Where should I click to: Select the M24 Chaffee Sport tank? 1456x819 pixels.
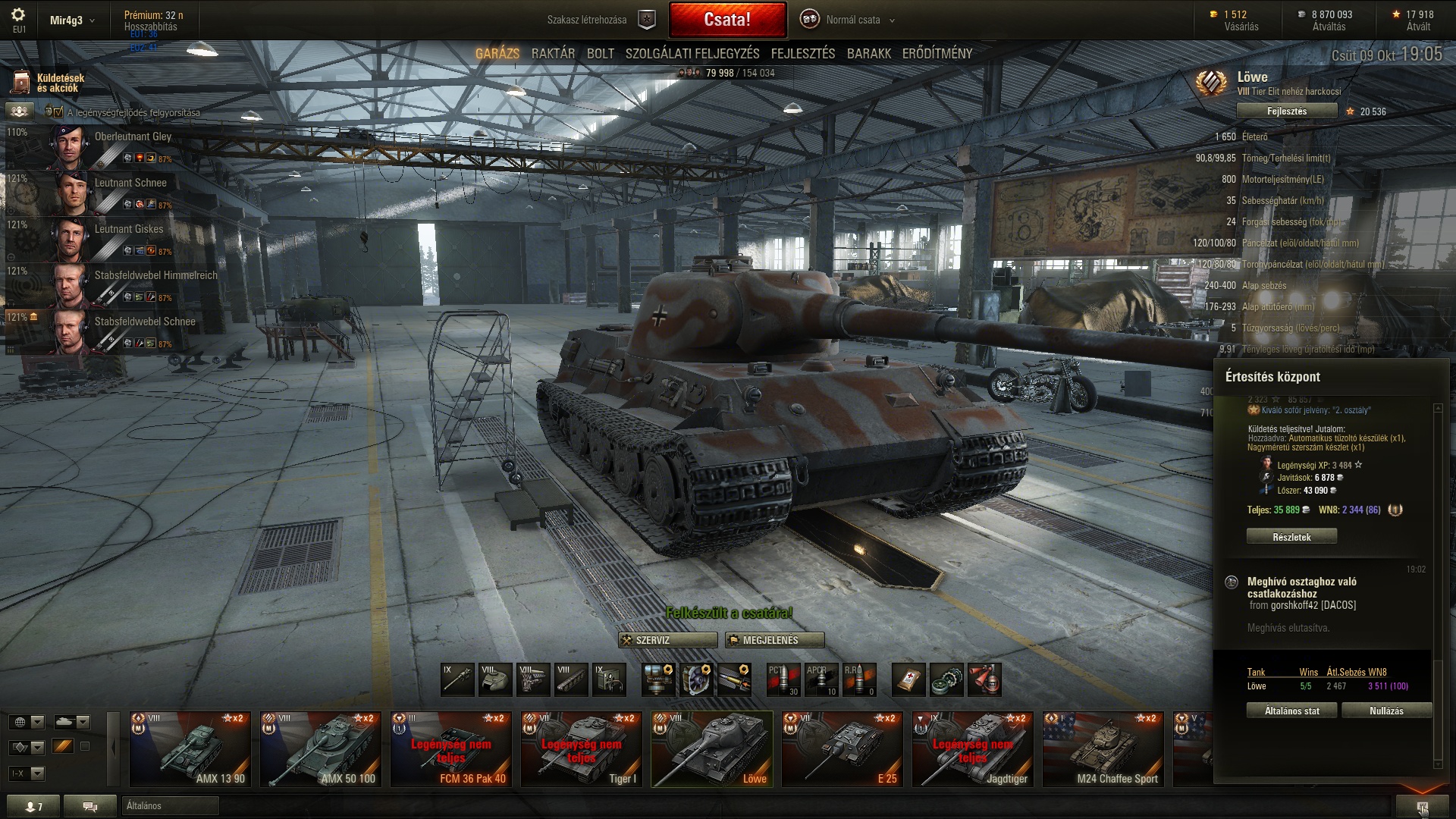[1103, 748]
